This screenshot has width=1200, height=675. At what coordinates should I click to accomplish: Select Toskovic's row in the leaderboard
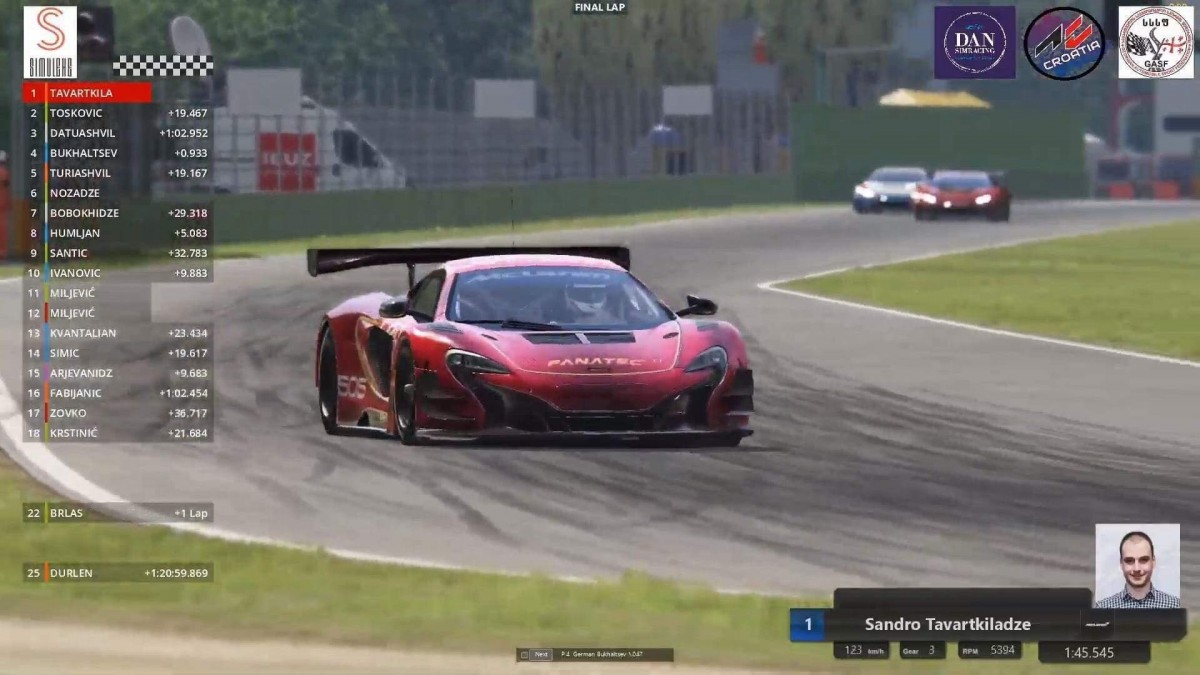pyautogui.click(x=118, y=113)
